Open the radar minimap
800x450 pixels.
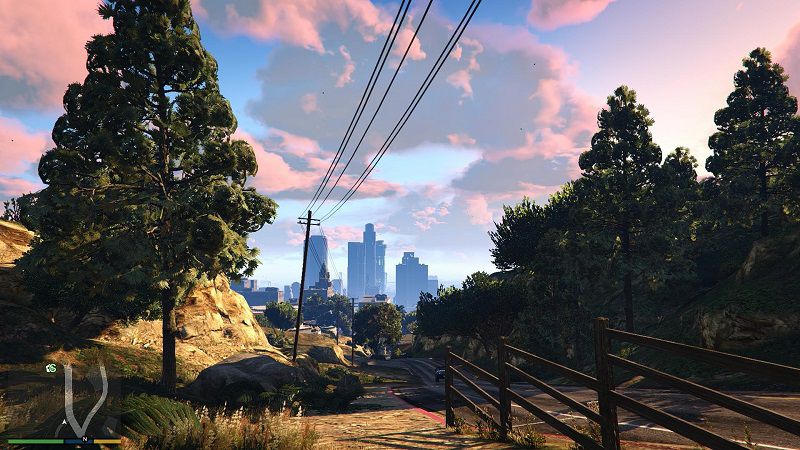point(64,400)
